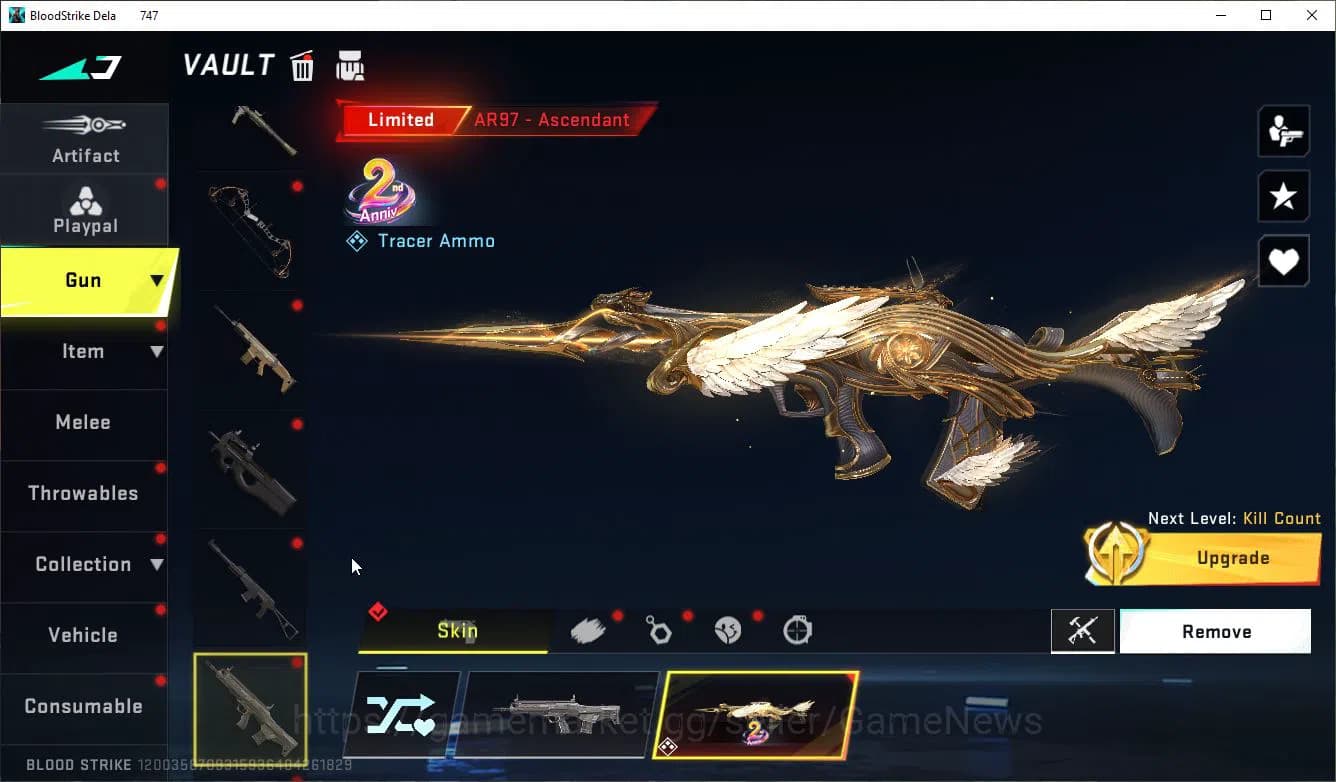Image resolution: width=1336 pixels, height=782 pixels.
Task: Expand the Collection category dropdown
Action: click(x=157, y=565)
